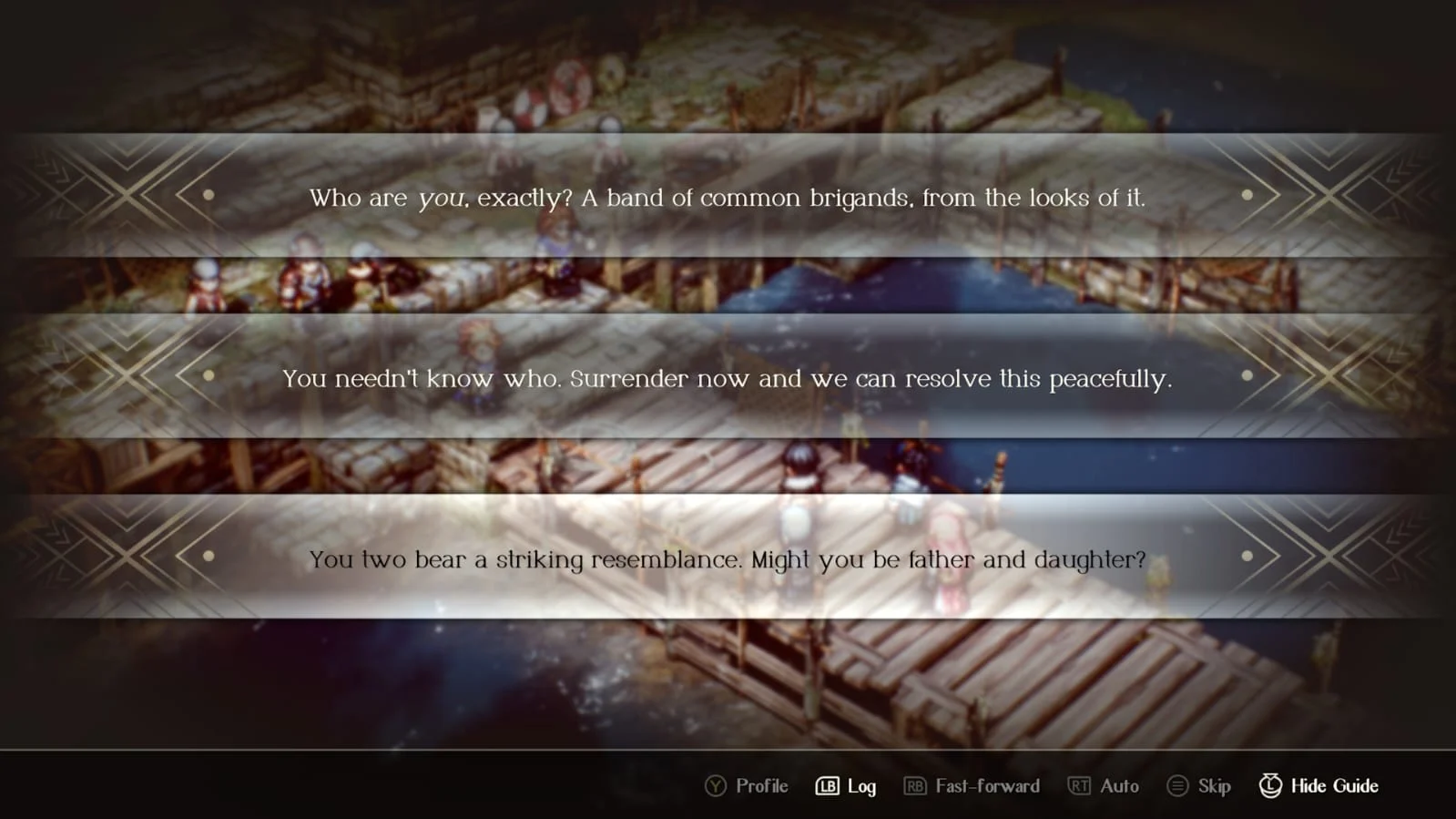
Task: Hide the button guide bar
Action: point(1319,785)
